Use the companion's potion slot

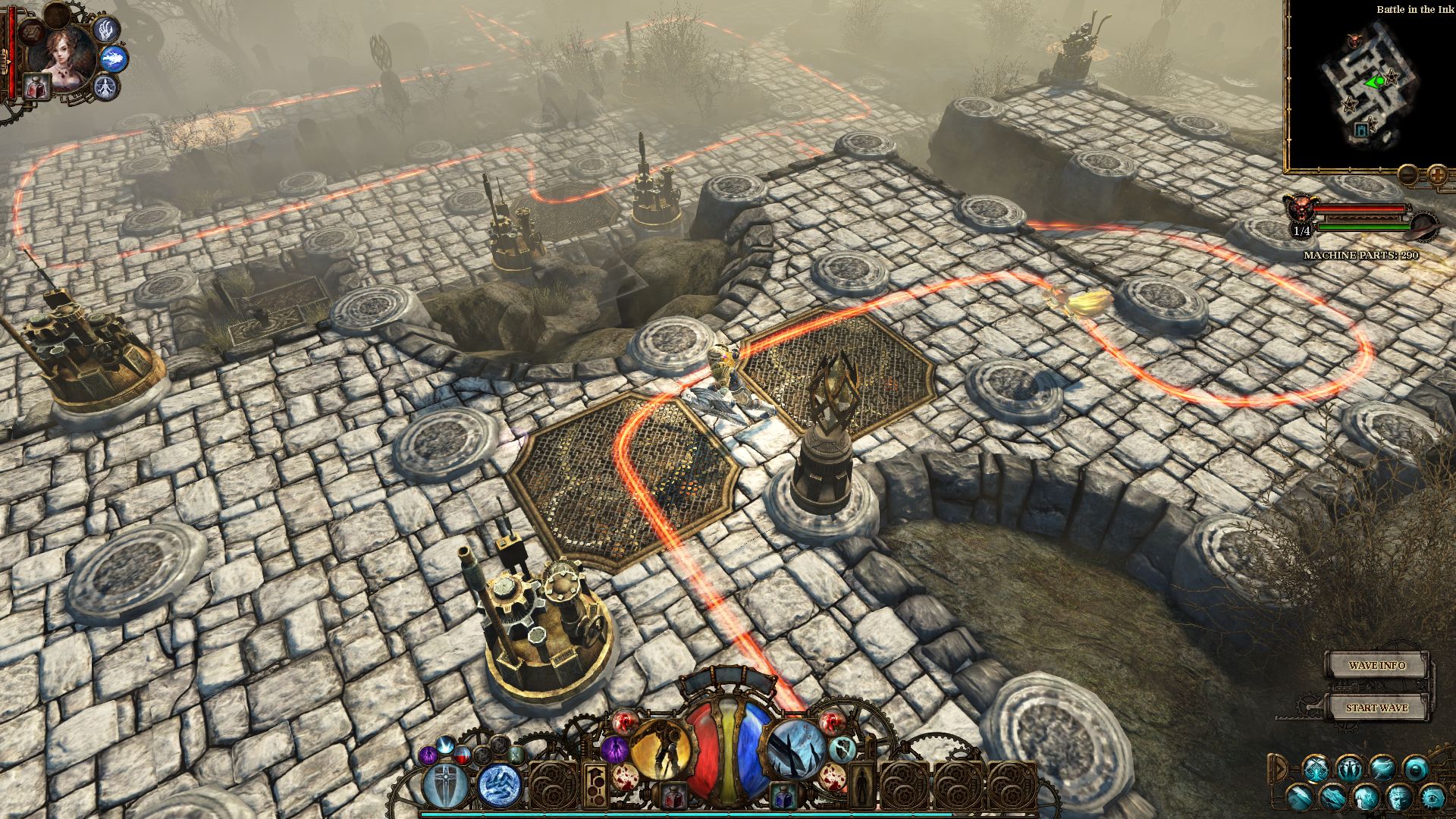(36, 86)
